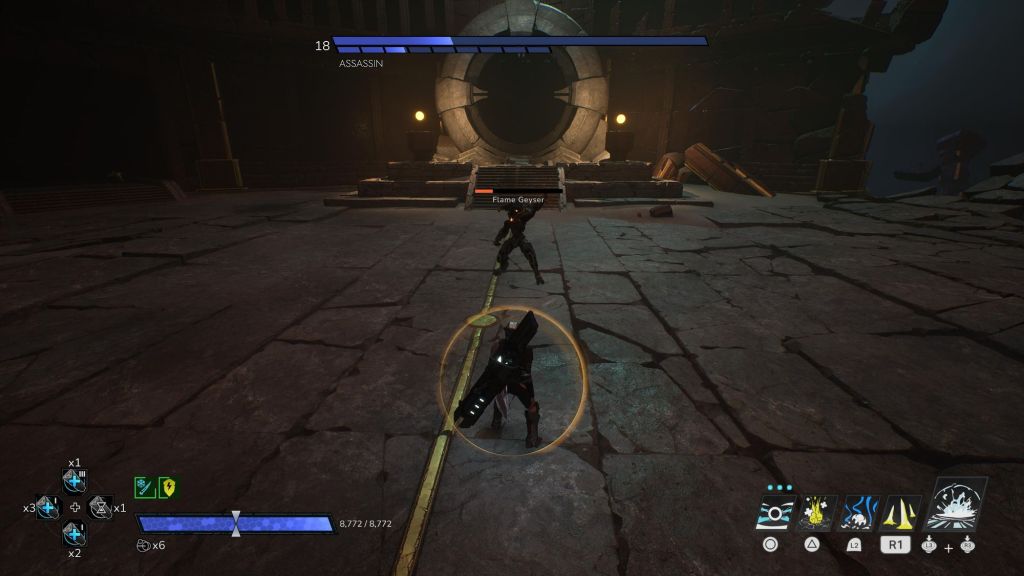Use the healing canister with x3 count

click(x=49, y=507)
